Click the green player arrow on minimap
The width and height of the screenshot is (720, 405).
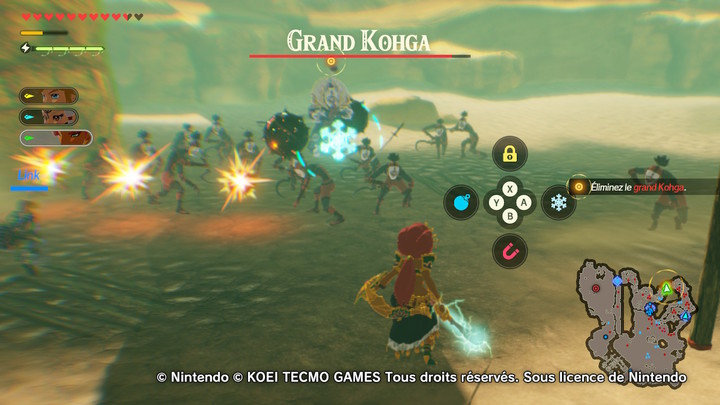click(x=666, y=289)
